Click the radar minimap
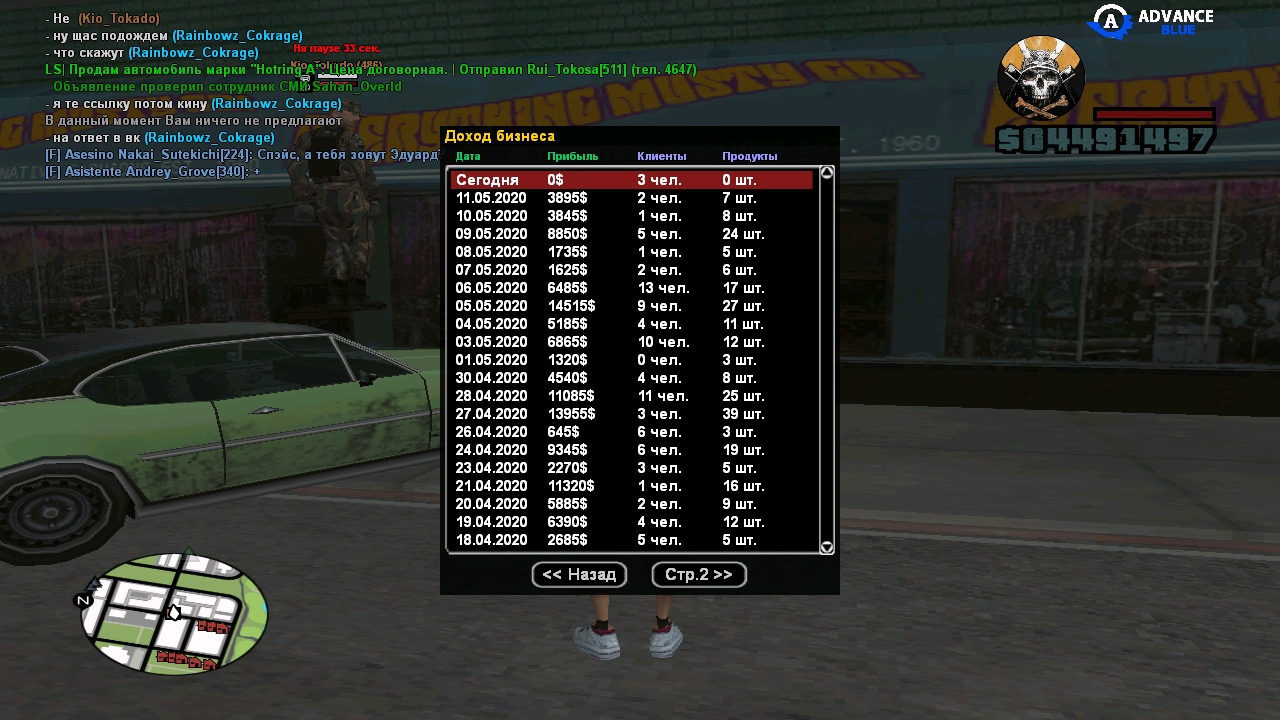Viewport: 1280px width, 720px height. tap(174, 613)
